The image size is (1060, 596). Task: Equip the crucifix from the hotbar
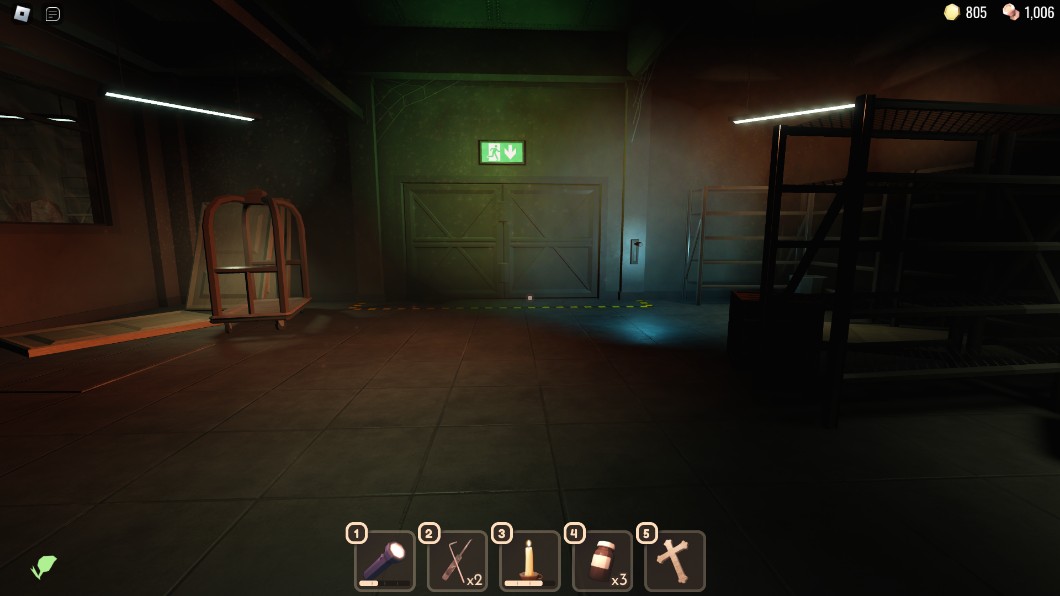point(675,561)
